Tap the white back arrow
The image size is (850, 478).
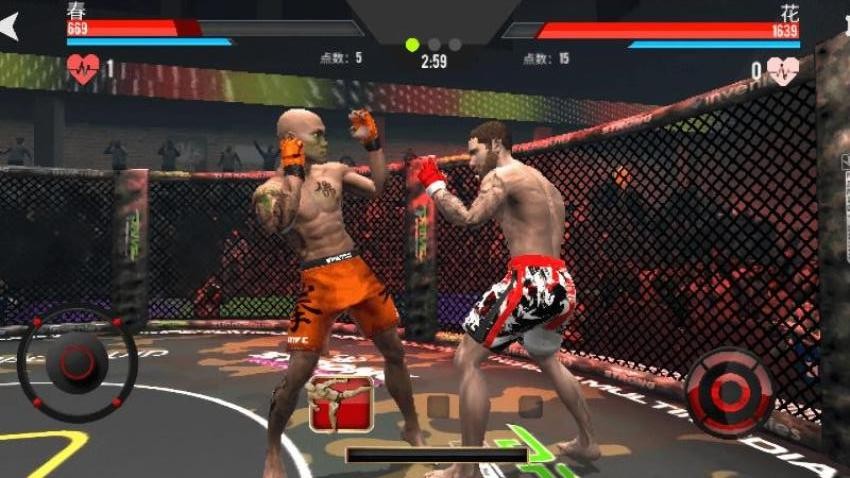(x=9, y=26)
